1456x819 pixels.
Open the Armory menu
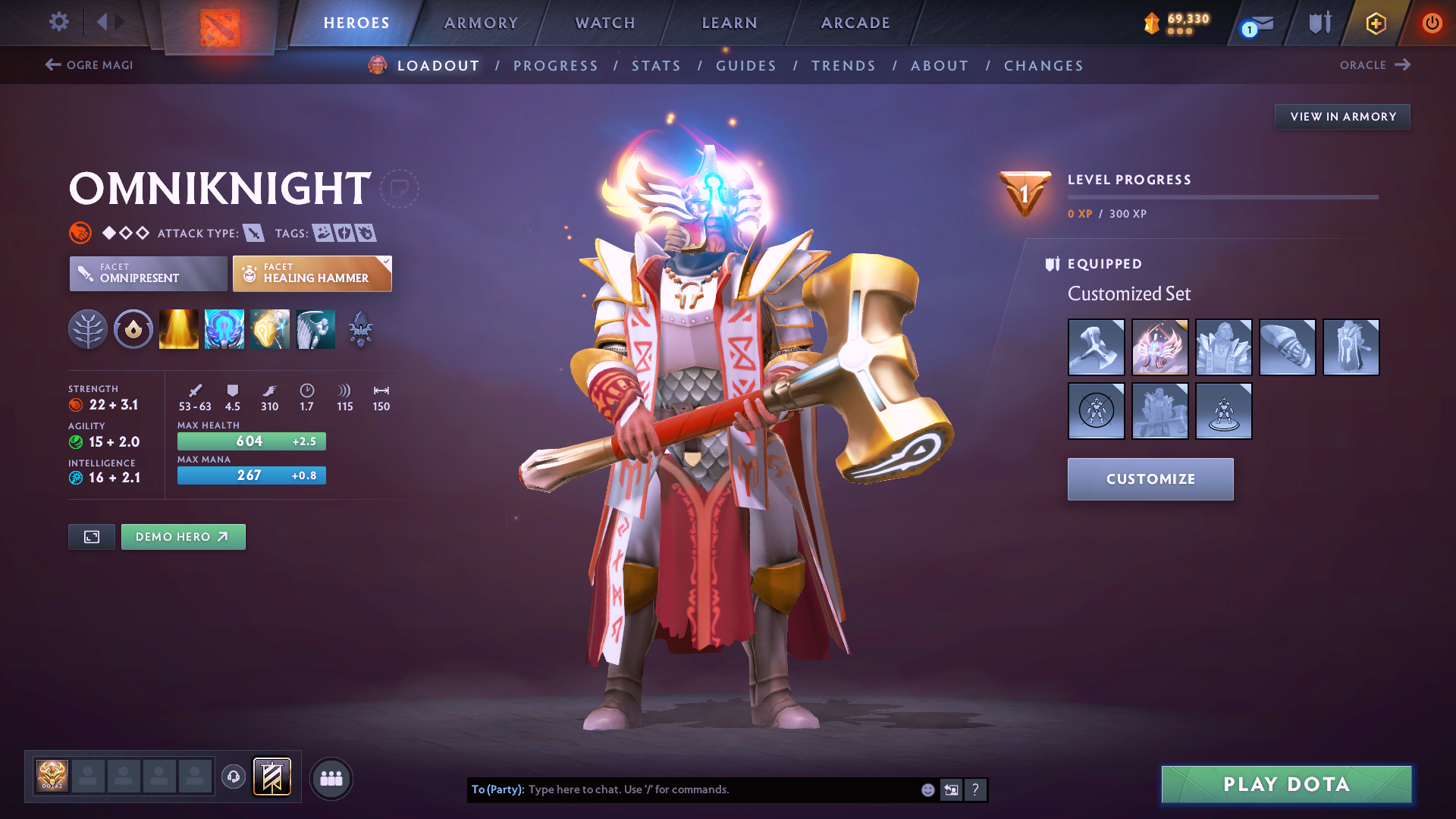(x=481, y=23)
